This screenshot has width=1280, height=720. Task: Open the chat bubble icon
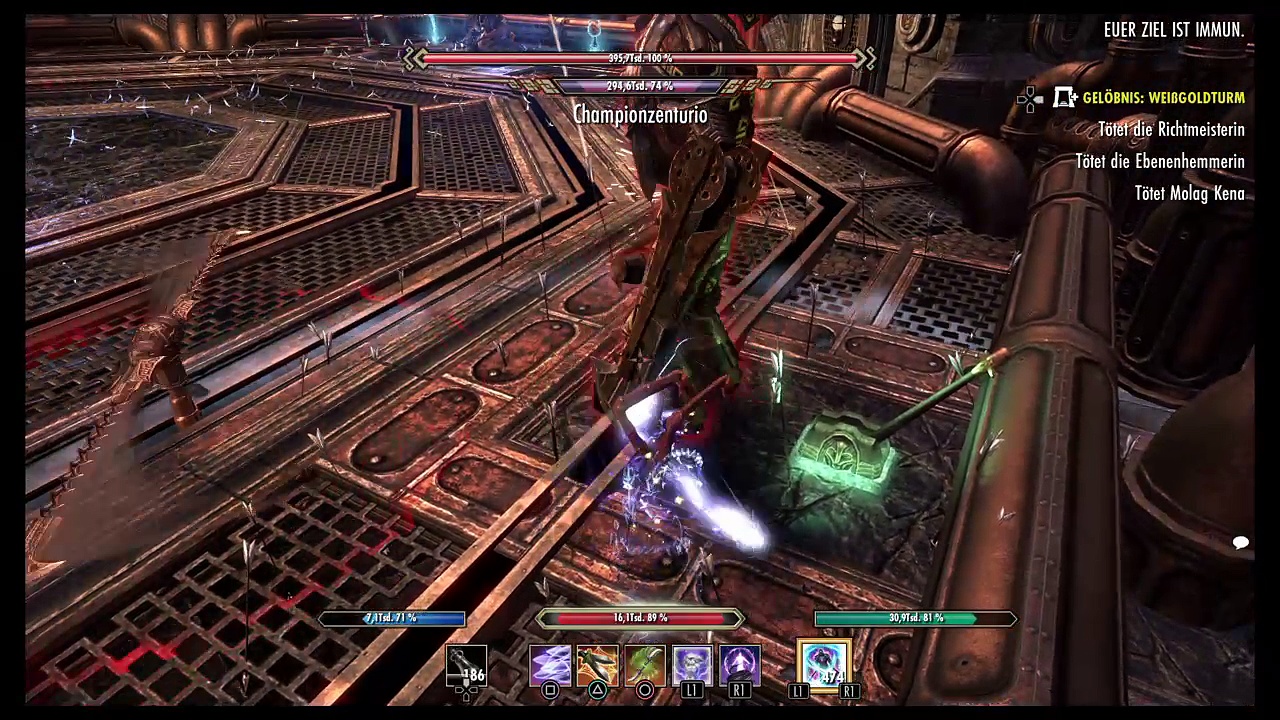[1241, 543]
